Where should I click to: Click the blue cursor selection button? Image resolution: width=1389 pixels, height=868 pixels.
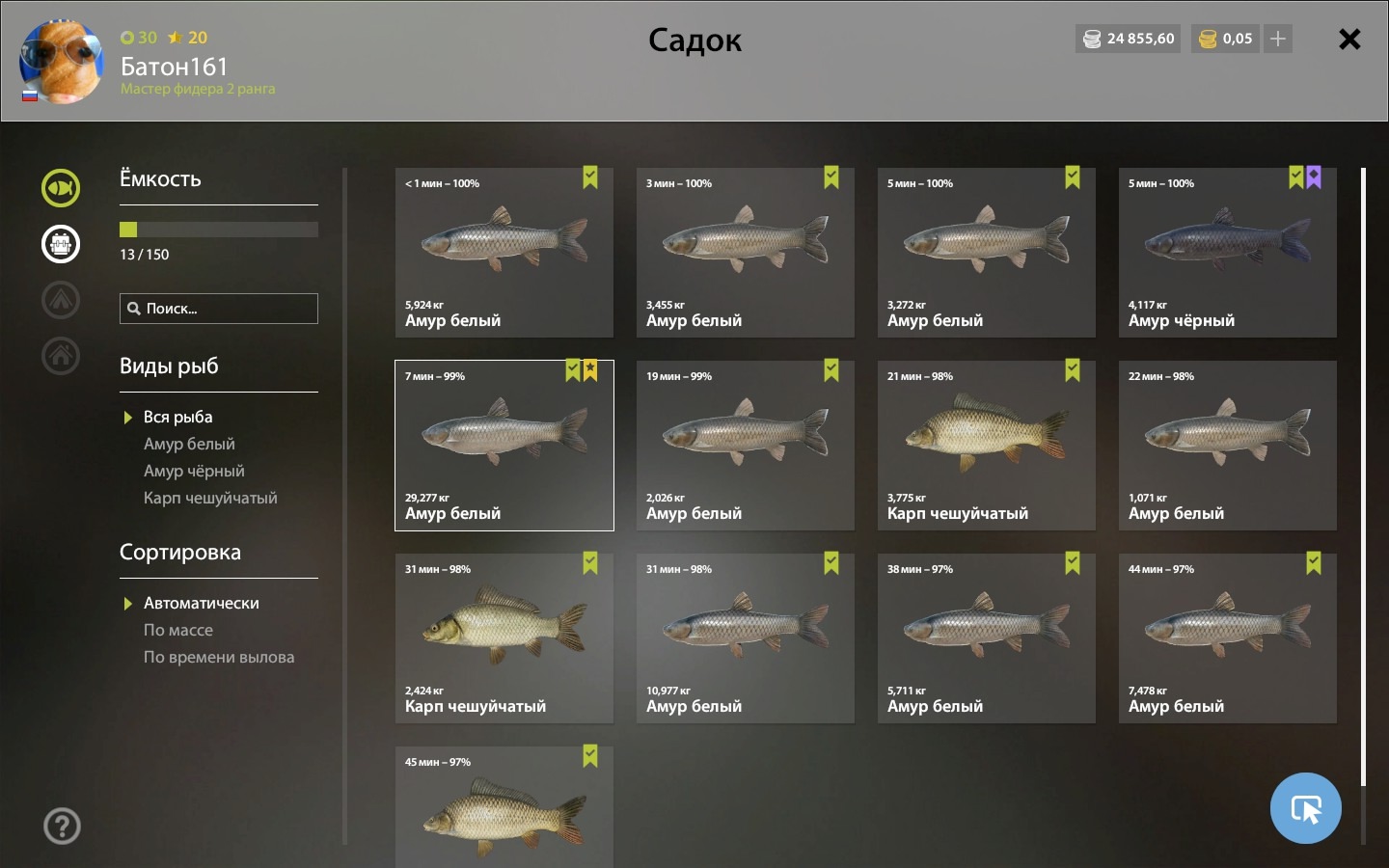tap(1305, 808)
